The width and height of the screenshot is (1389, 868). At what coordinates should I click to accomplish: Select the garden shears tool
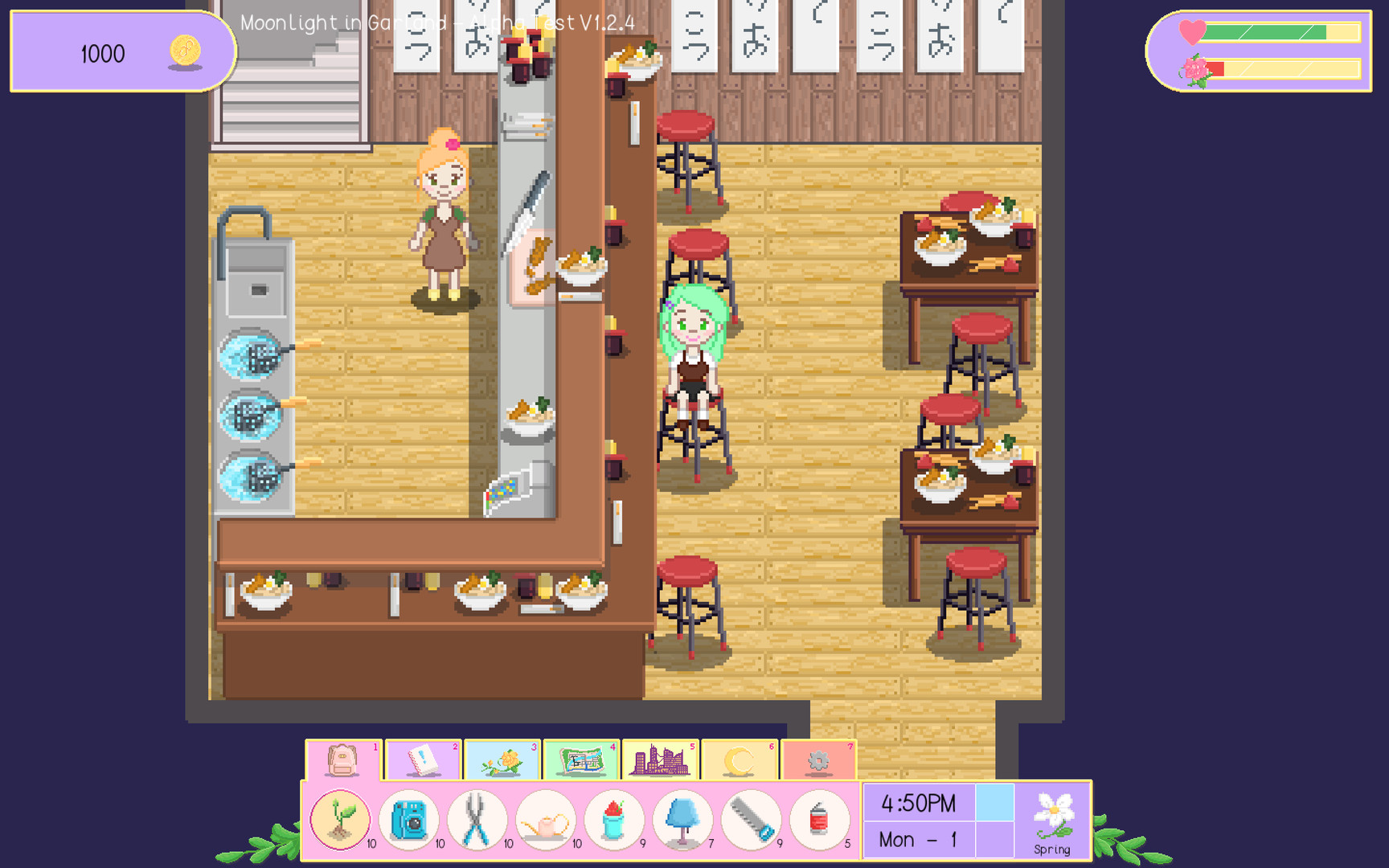click(x=477, y=819)
